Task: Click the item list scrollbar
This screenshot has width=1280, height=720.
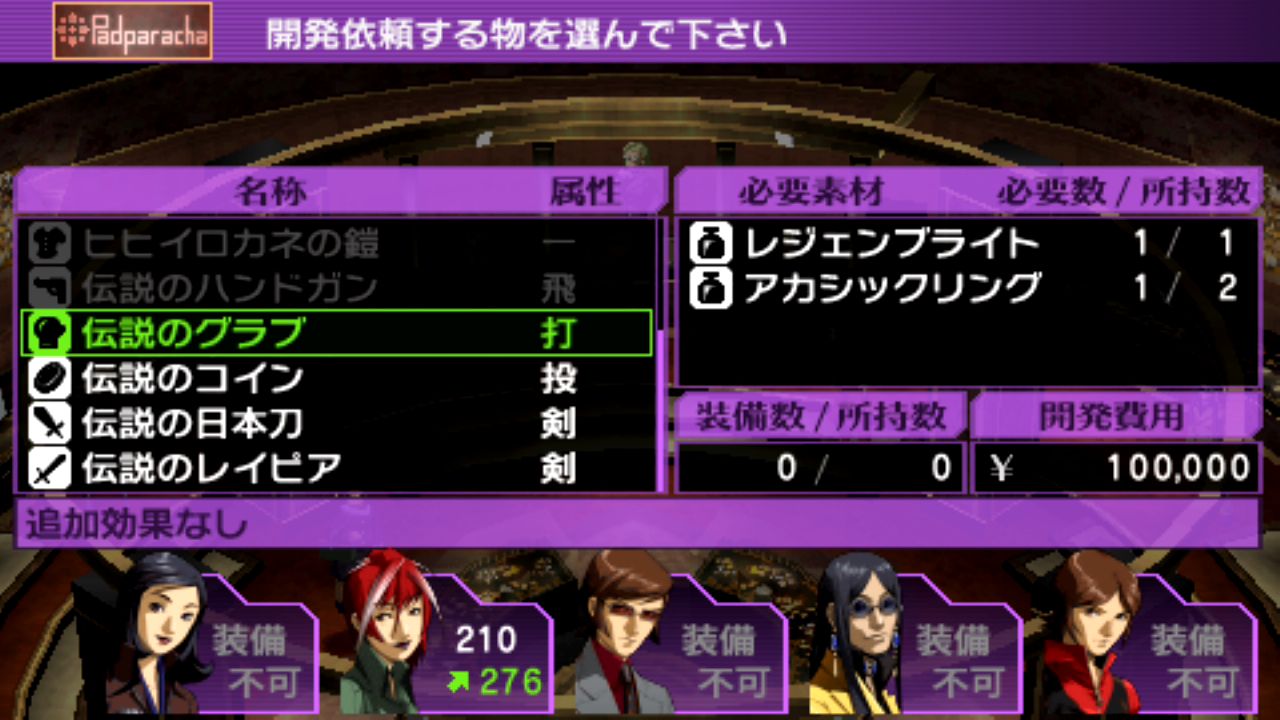Action: tap(661, 354)
